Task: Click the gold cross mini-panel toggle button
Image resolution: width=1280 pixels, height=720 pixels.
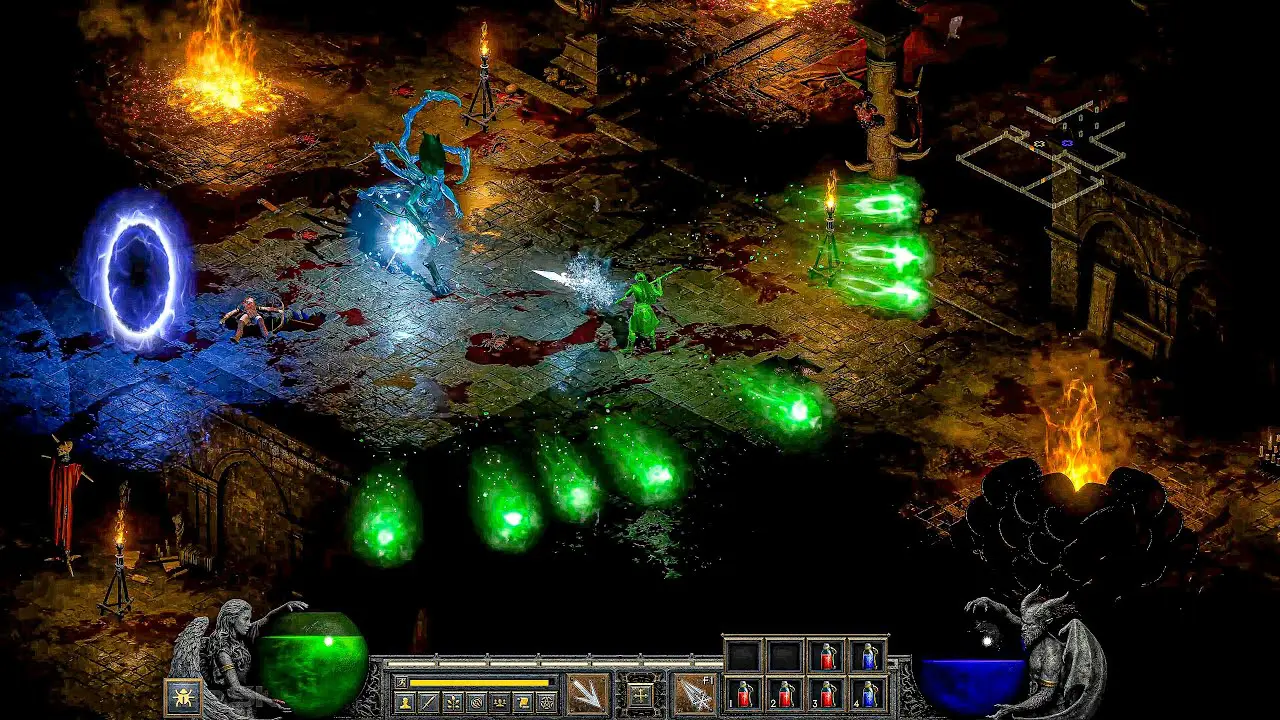Action: coord(640,694)
